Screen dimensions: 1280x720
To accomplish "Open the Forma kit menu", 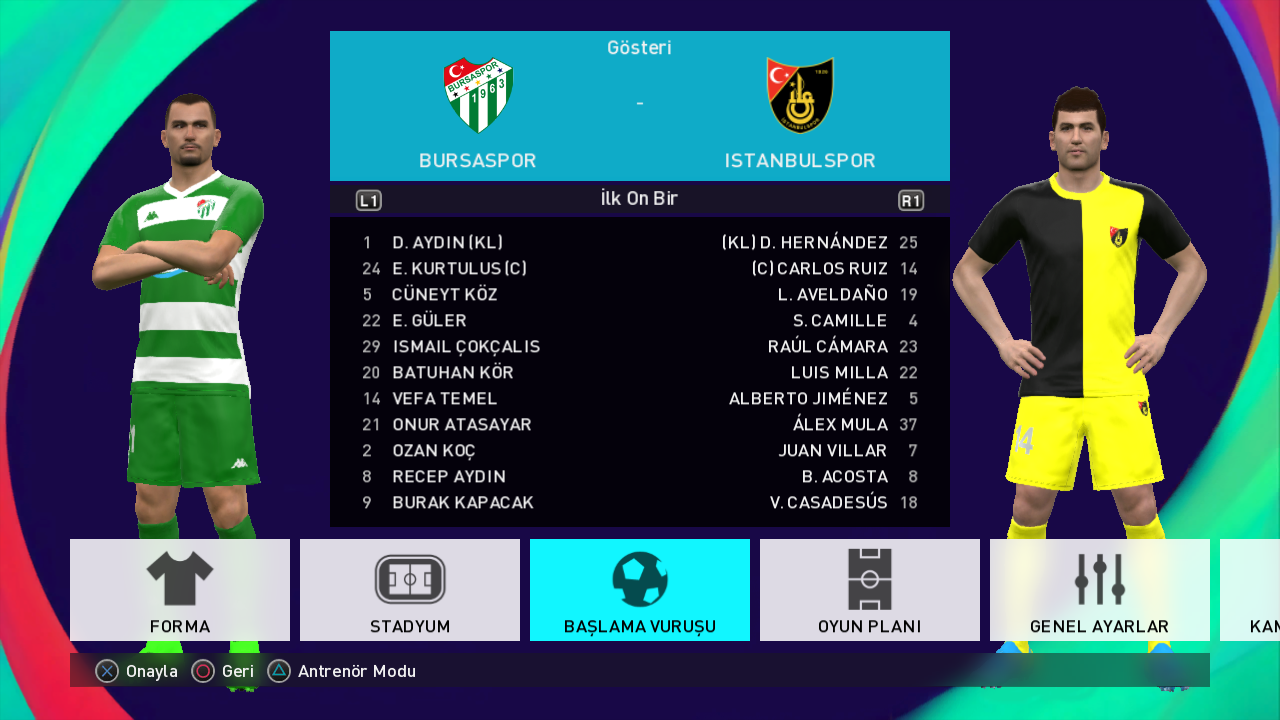I will coord(180,590).
